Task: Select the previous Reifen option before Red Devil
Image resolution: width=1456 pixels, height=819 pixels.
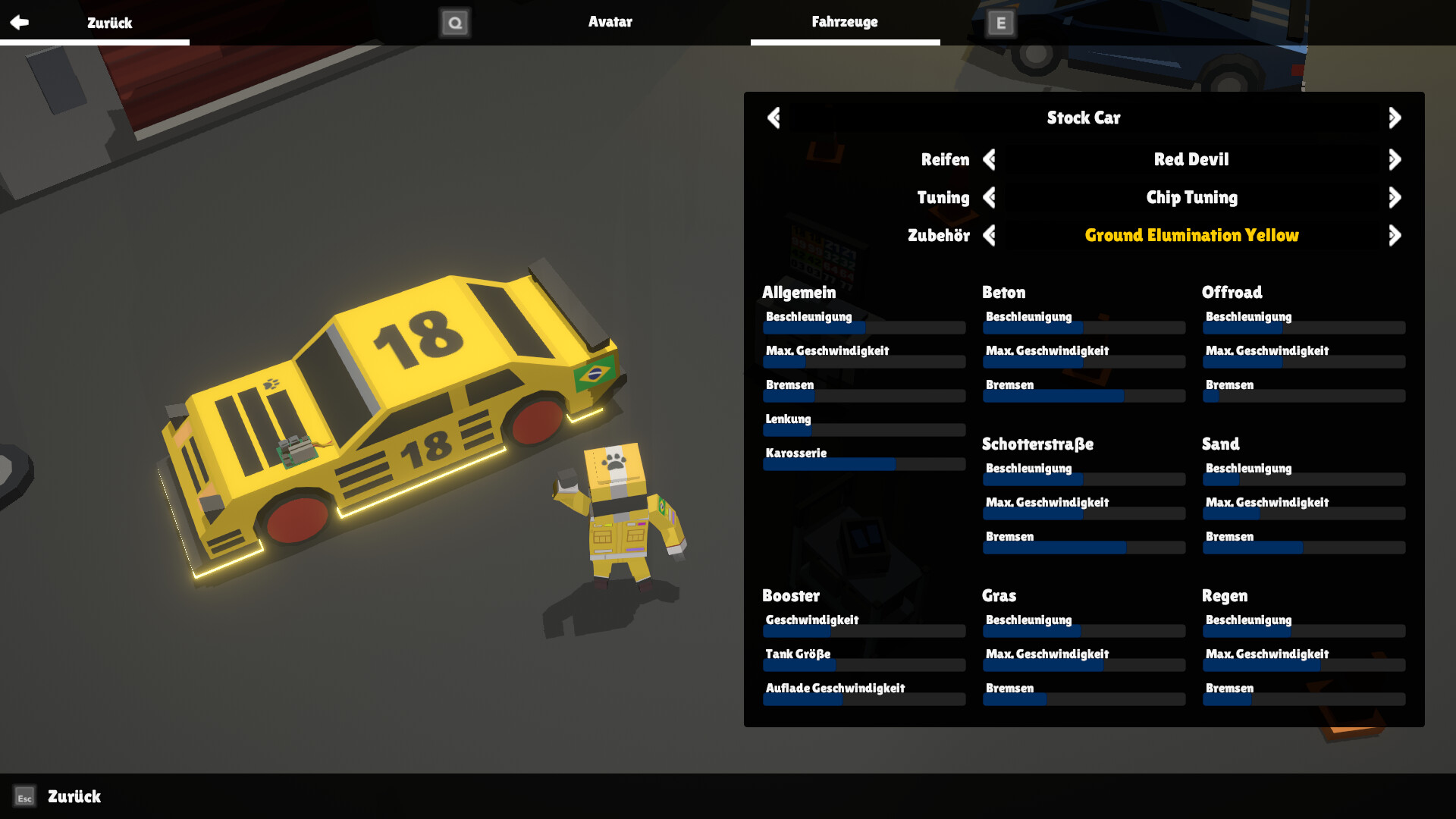Action: pyautogui.click(x=990, y=159)
